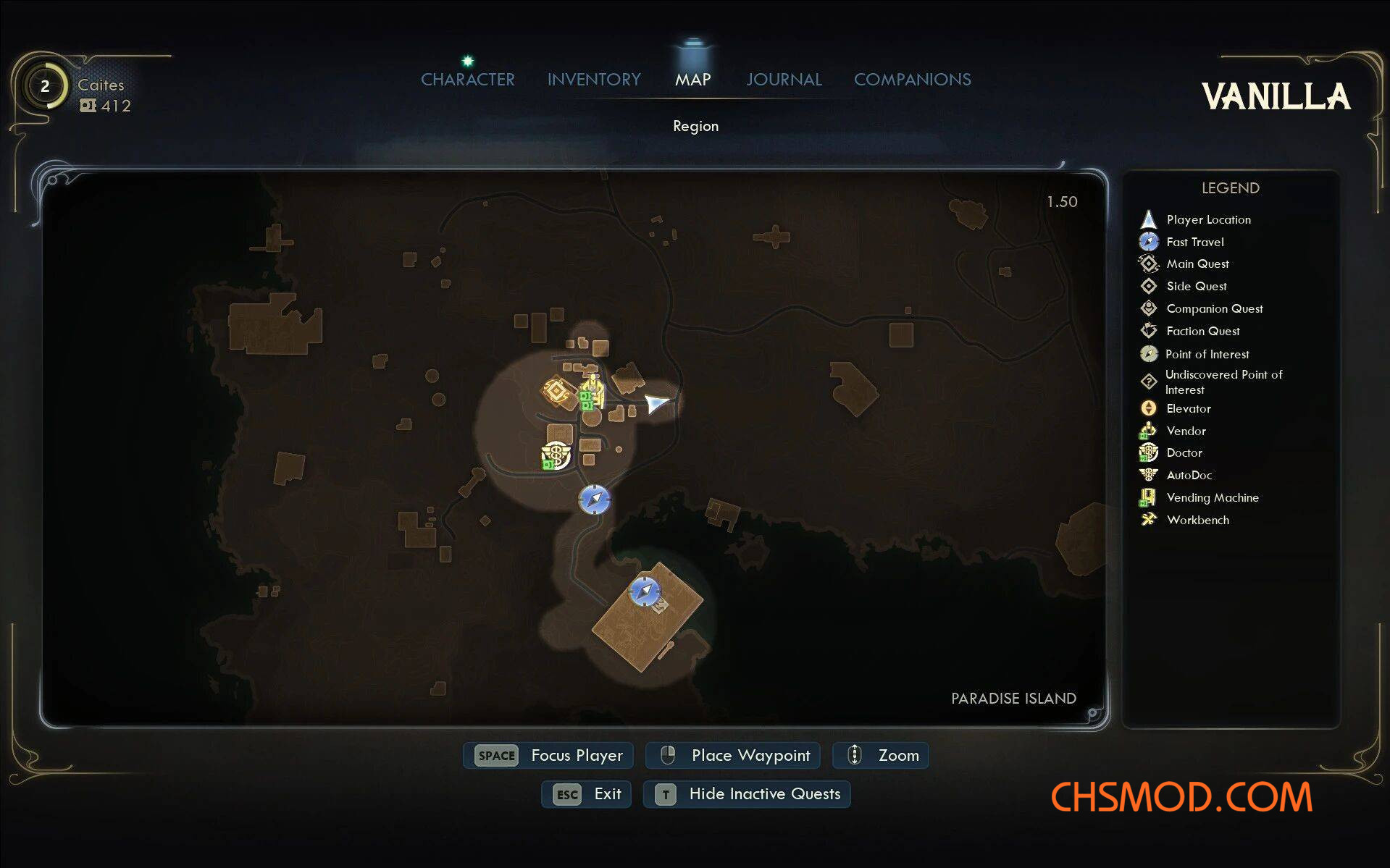Click the gold main quest marker in town
This screenshot has width=1390, height=868.
tap(557, 392)
